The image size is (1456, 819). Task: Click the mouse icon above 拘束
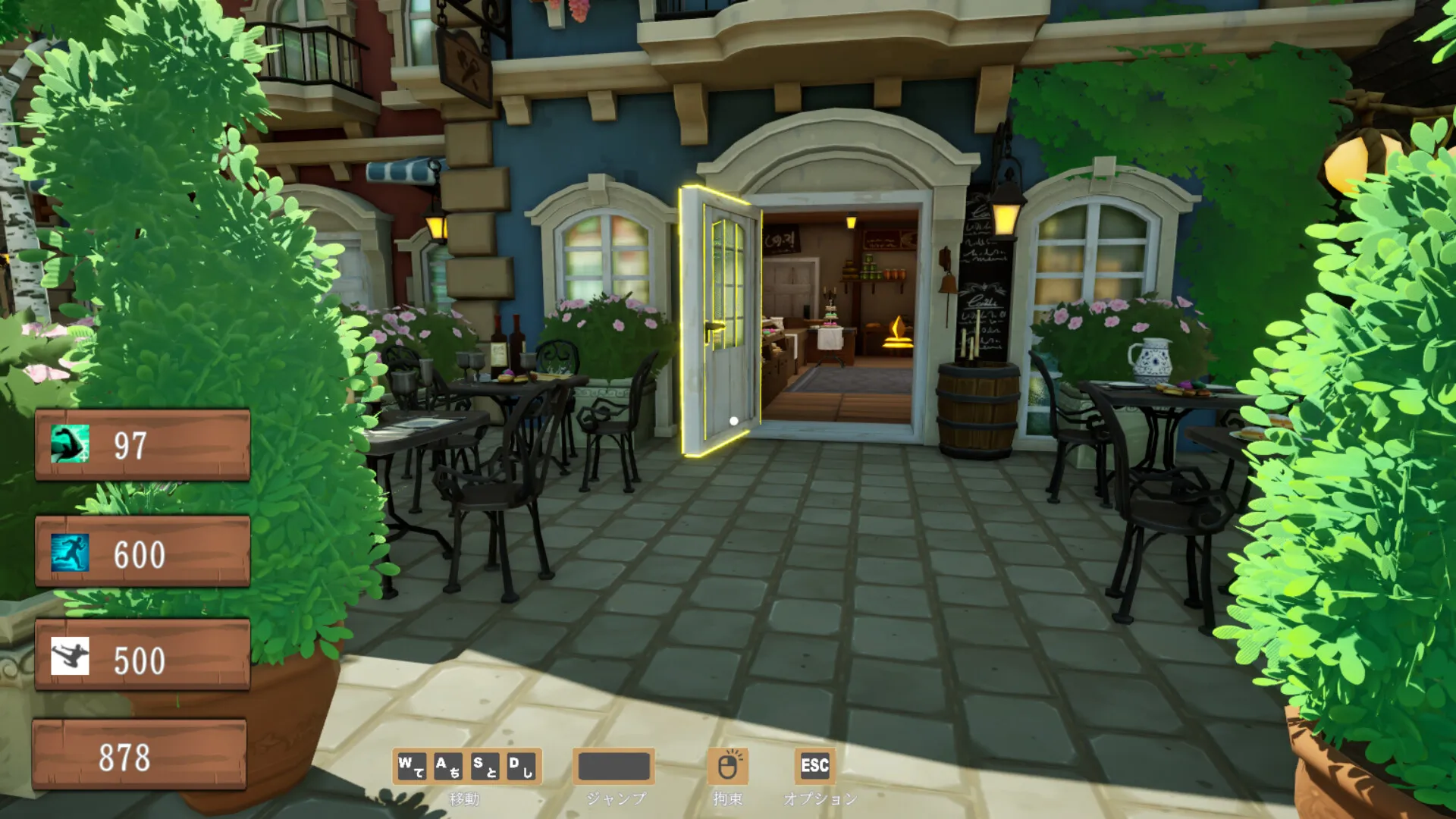click(x=726, y=767)
